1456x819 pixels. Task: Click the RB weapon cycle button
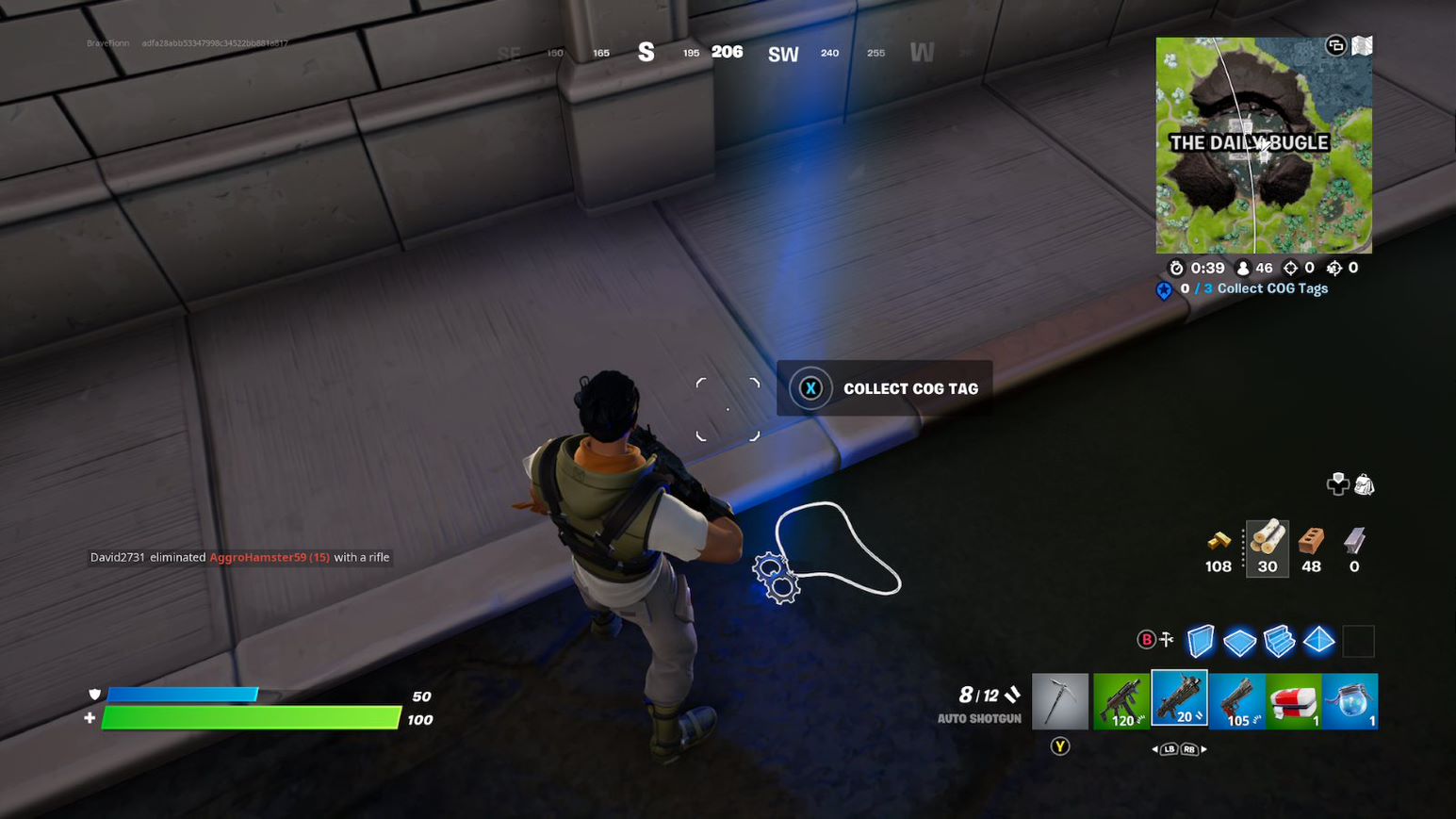click(1189, 749)
